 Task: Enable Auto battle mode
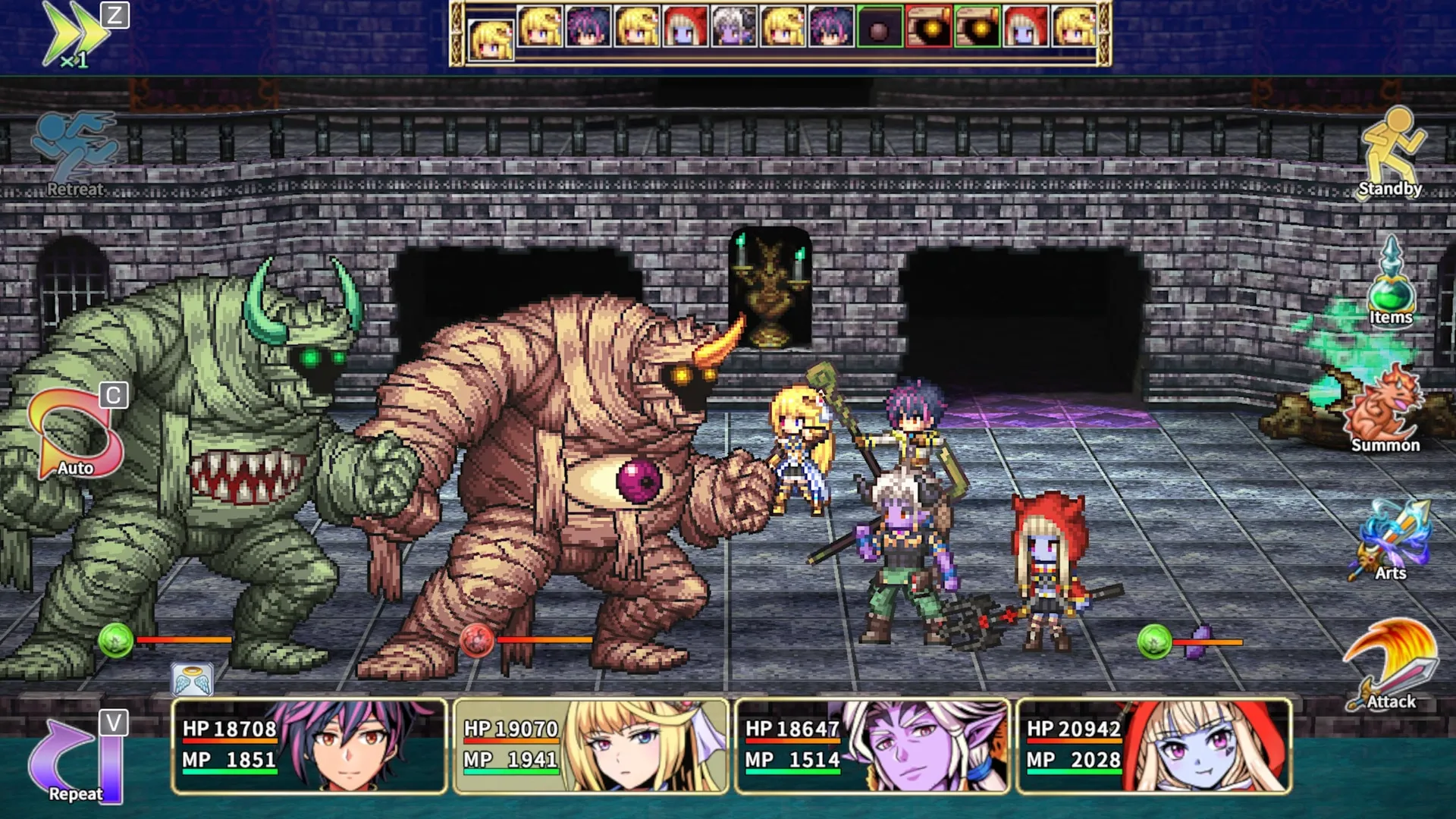click(74, 436)
